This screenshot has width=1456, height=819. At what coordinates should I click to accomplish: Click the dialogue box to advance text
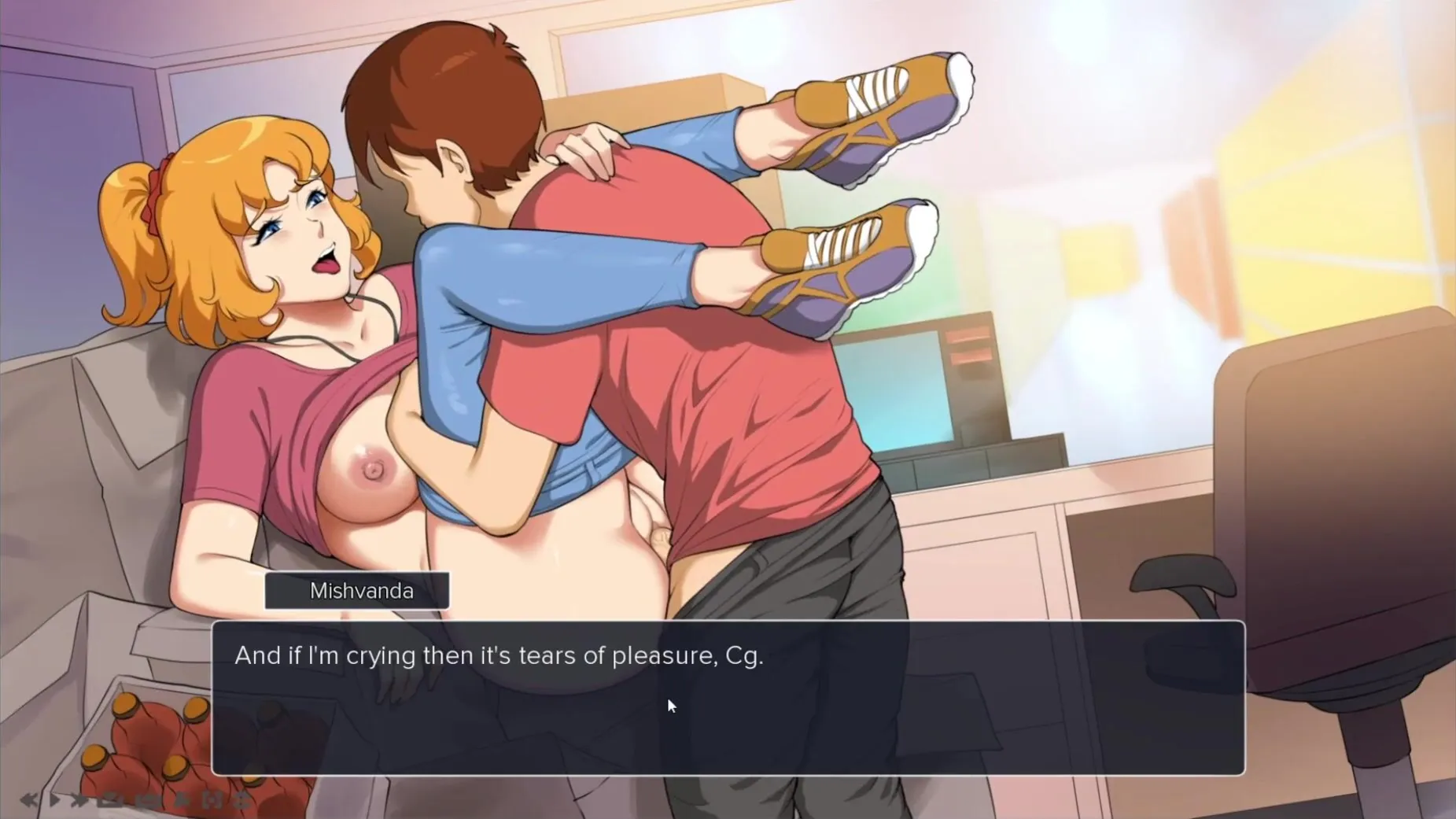[728, 697]
